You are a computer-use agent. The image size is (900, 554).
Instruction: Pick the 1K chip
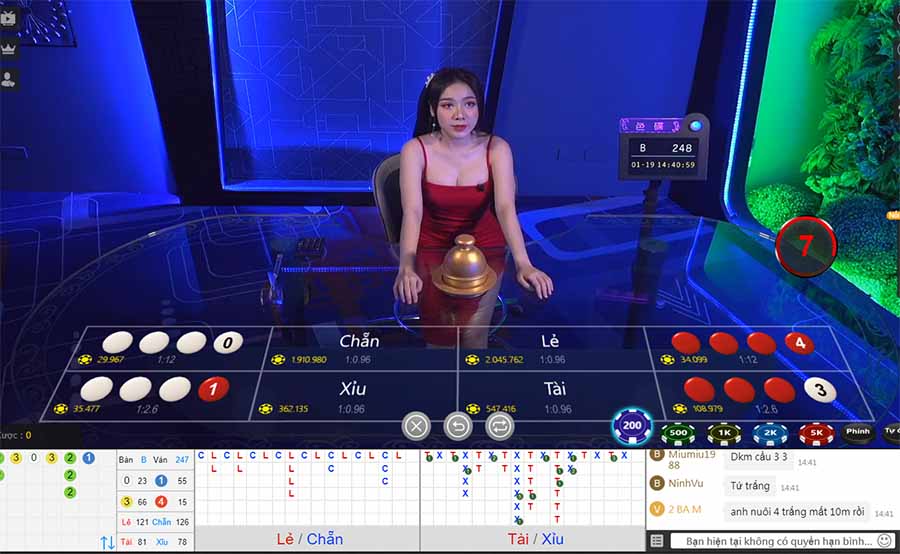point(724,433)
